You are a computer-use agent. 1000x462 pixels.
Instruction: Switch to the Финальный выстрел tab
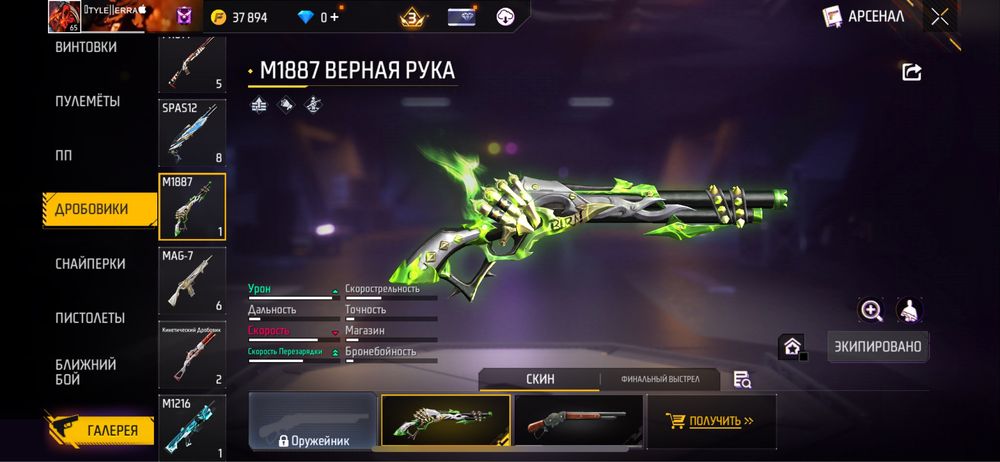pyautogui.click(x=660, y=379)
